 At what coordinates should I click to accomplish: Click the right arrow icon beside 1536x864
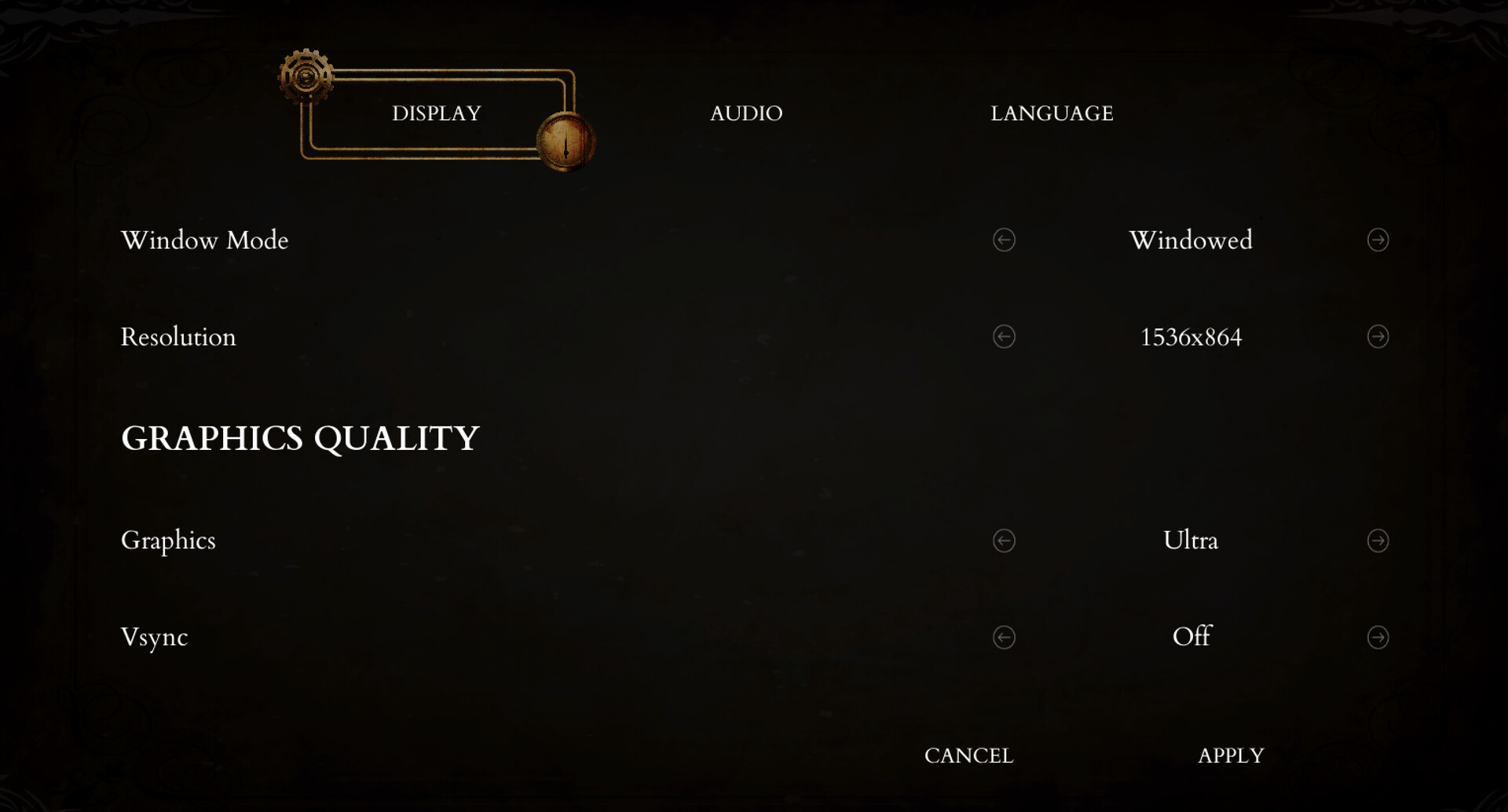pyautogui.click(x=1378, y=337)
